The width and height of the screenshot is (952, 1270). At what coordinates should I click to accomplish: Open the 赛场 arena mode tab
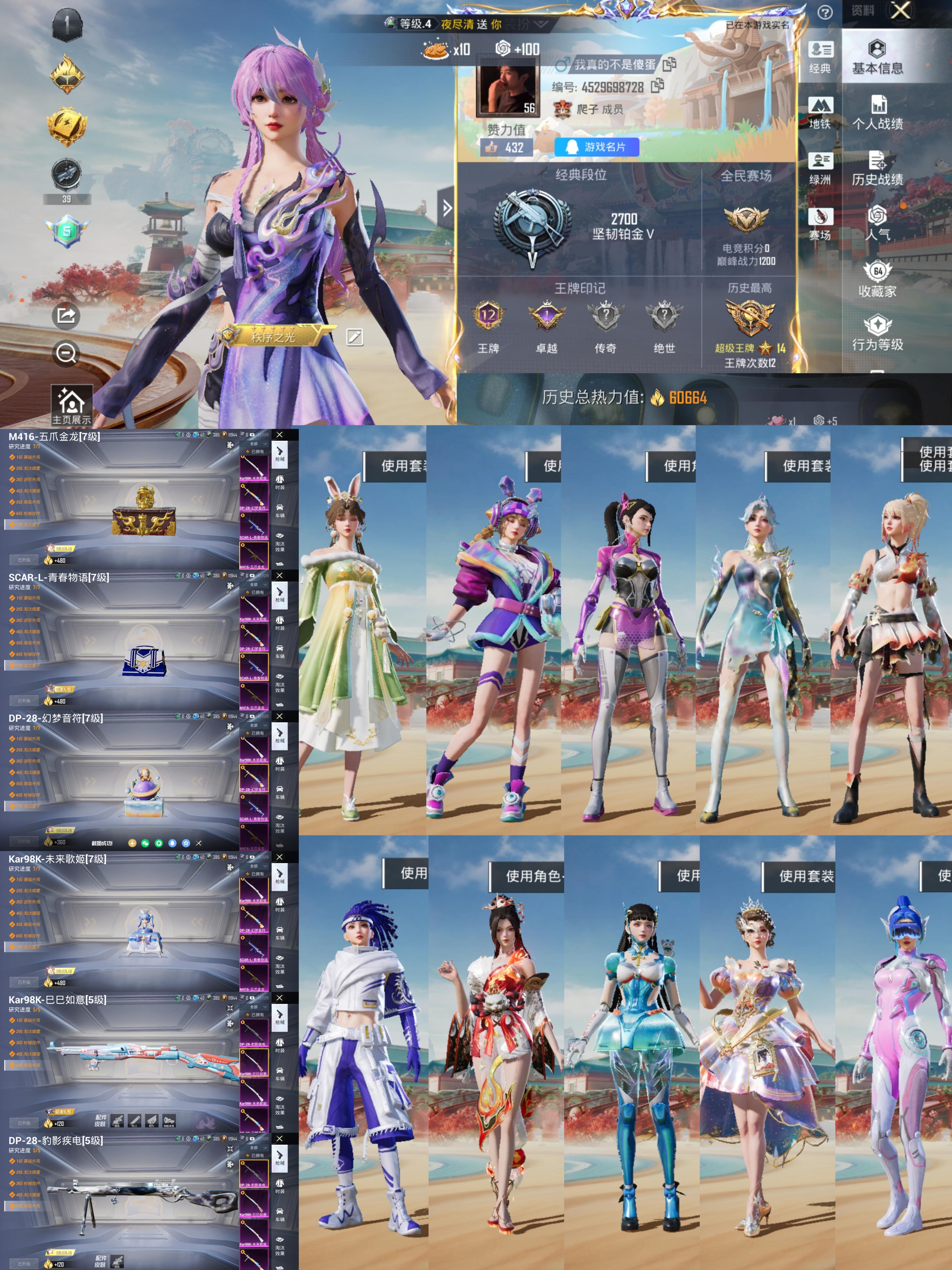820,224
